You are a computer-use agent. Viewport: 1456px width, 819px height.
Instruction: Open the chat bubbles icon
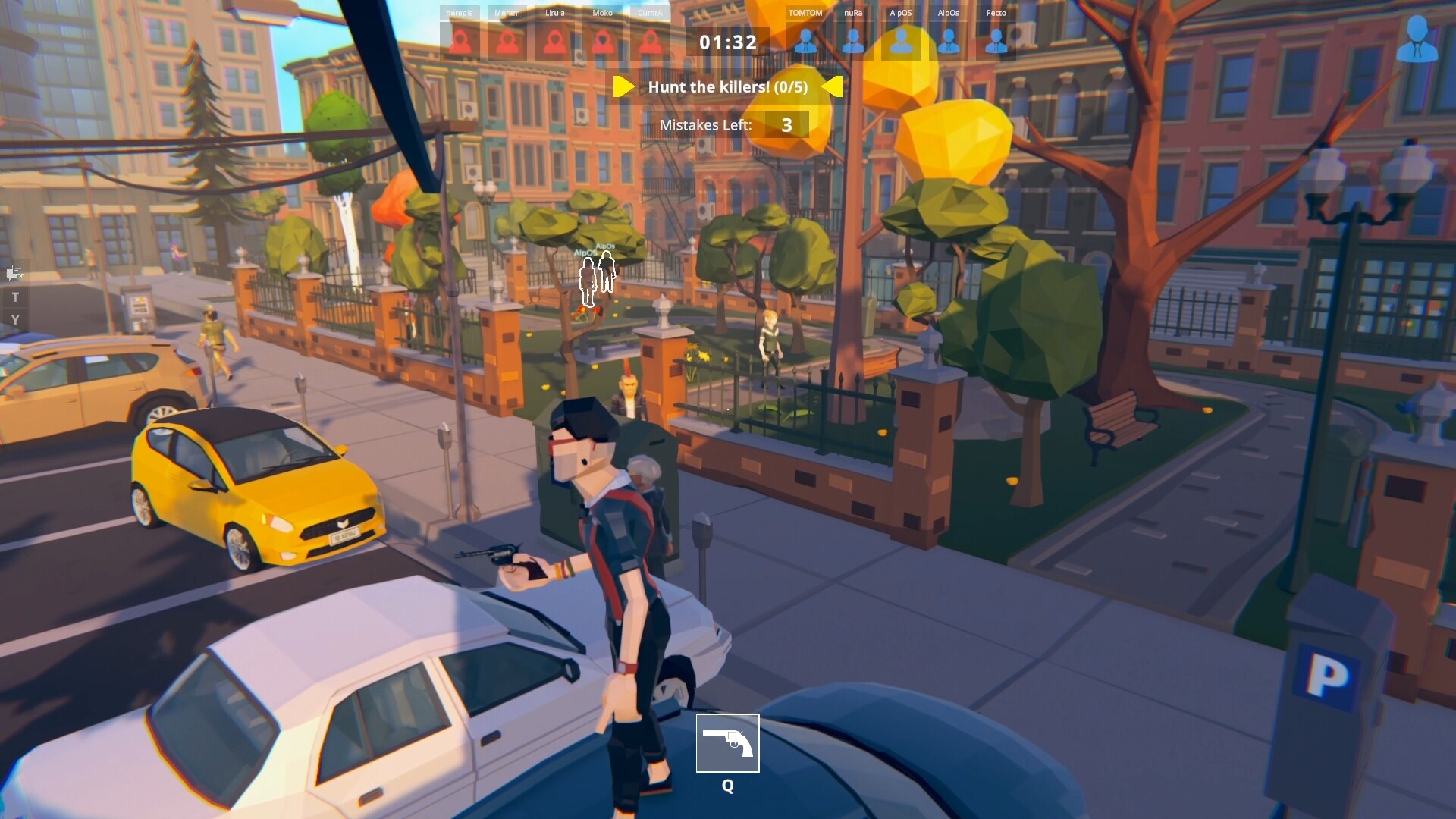click(x=16, y=271)
